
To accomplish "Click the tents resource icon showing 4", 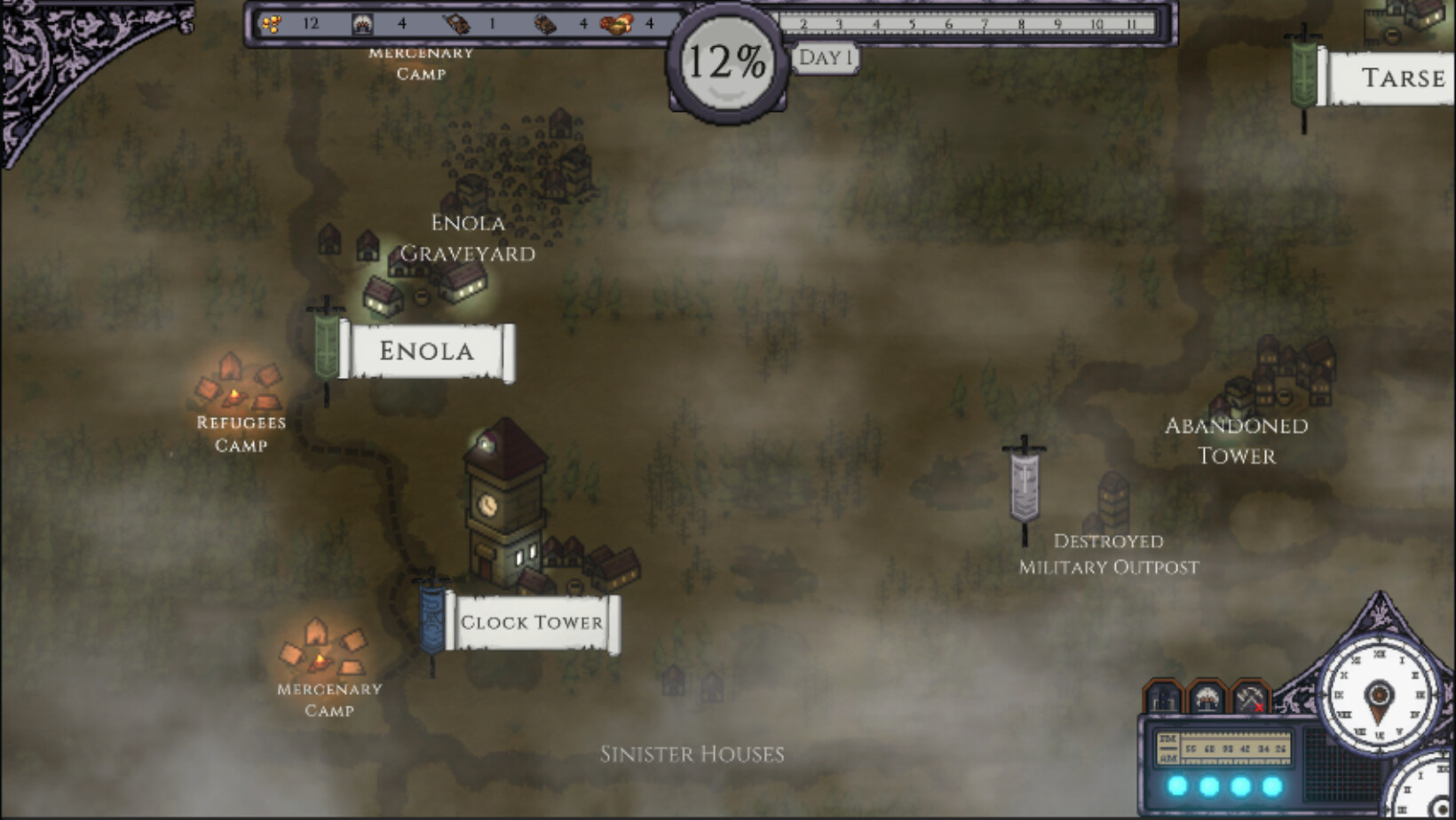I will (x=364, y=24).
